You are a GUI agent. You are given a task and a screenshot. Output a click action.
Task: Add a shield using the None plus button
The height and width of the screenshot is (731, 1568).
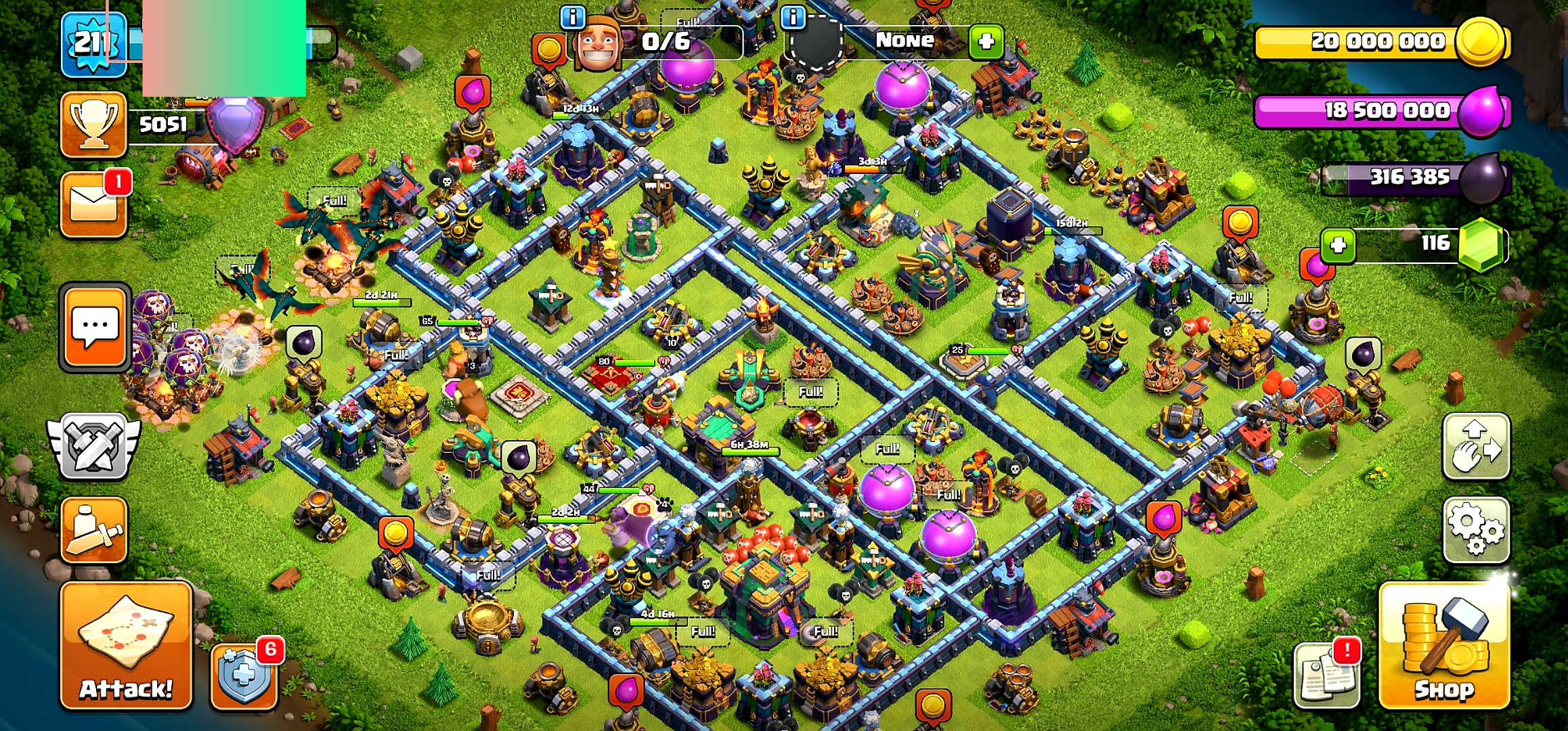coord(986,41)
